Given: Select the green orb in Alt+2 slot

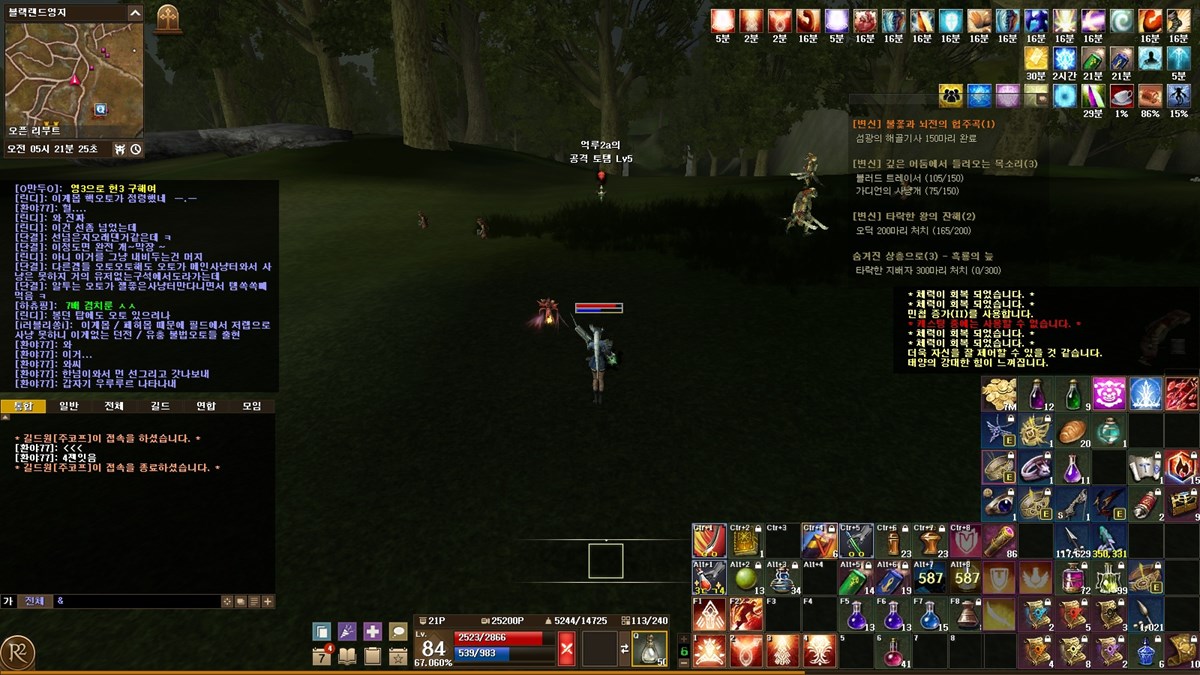Looking at the screenshot, I should (x=745, y=578).
